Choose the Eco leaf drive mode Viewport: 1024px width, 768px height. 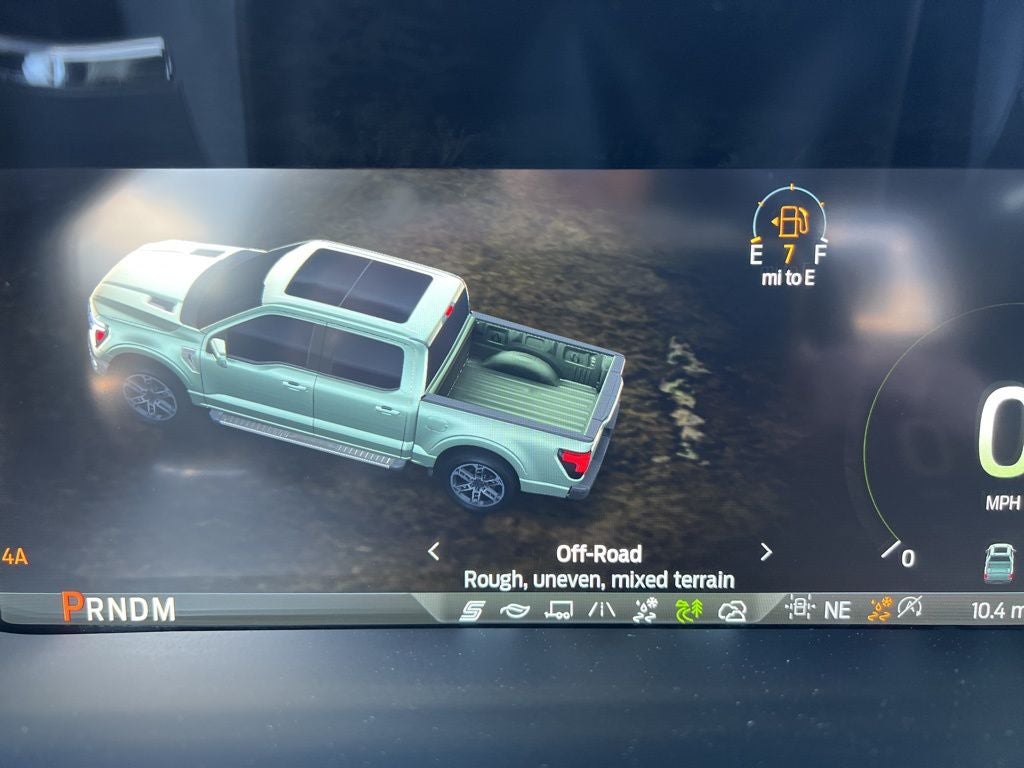(514, 610)
